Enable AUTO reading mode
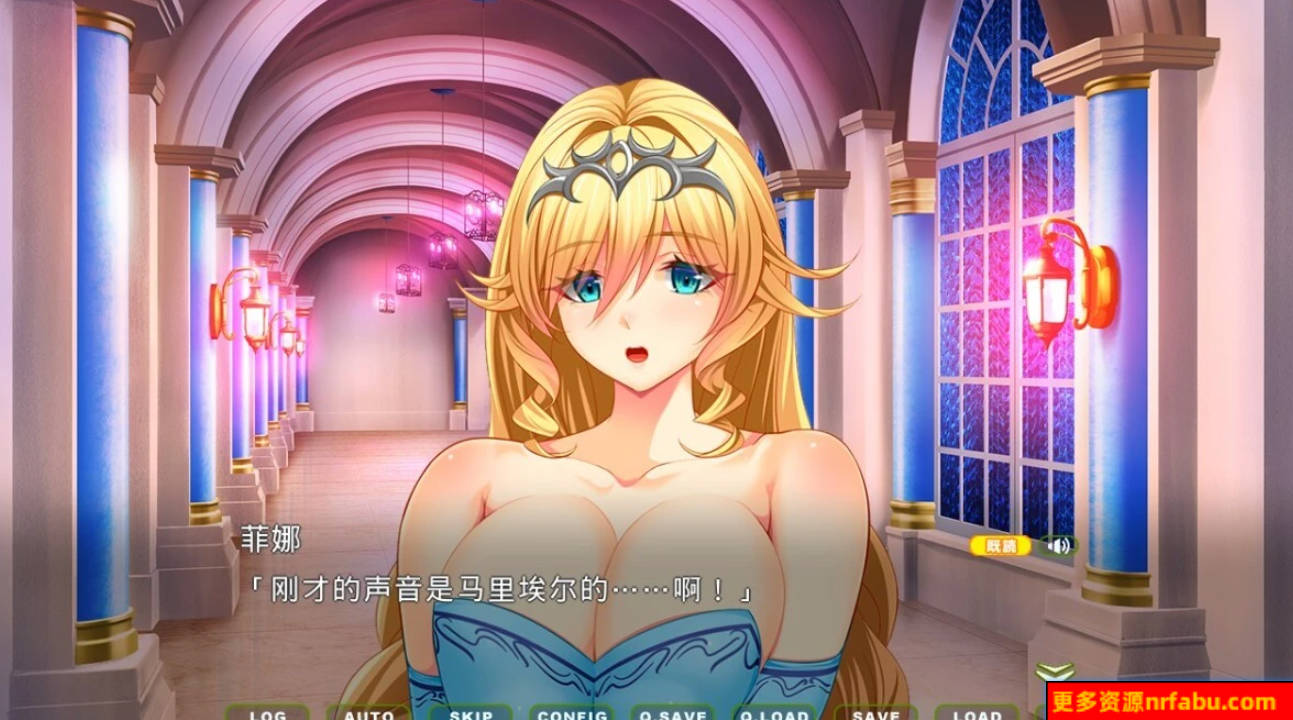This screenshot has width=1293, height=720. [370, 714]
